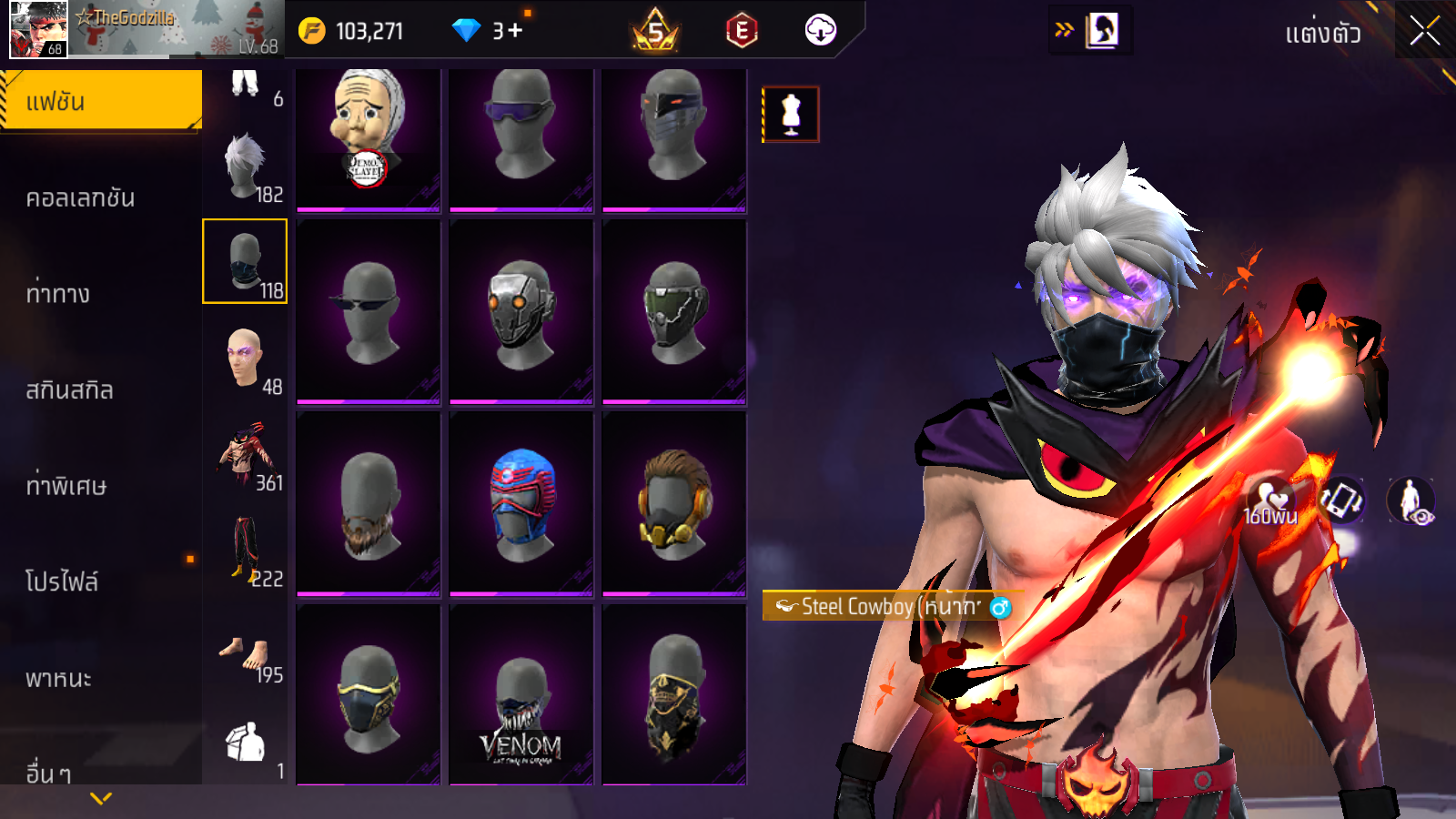Open the แฟชั่น fashion tab
Viewport: 1456px width, 819px height.
click(x=101, y=100)
